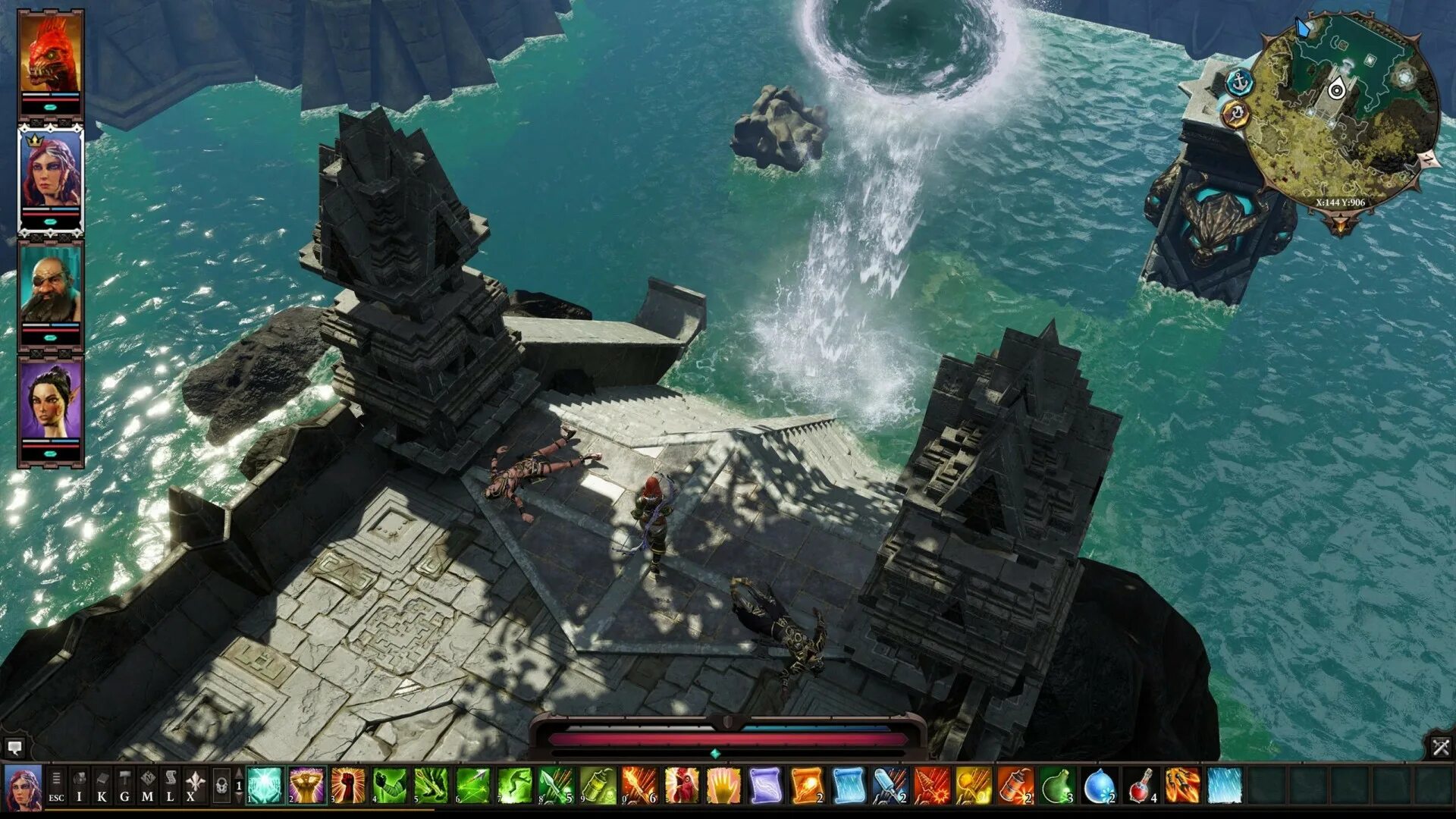Use the purple wind scroll
Viewport: 1456px width, 819px height.
(x=765, y=786)
